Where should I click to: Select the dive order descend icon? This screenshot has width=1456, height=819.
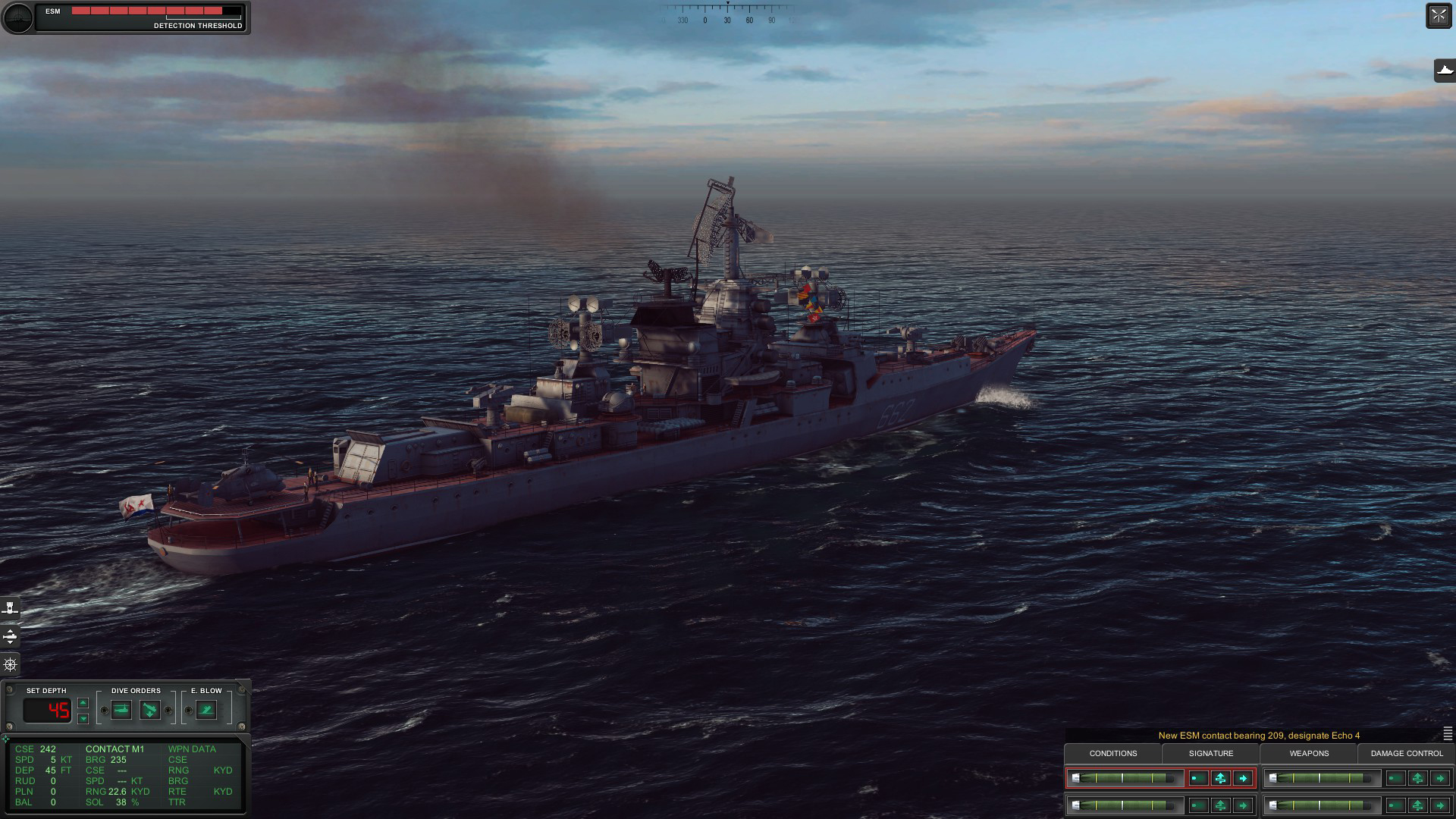152,710
